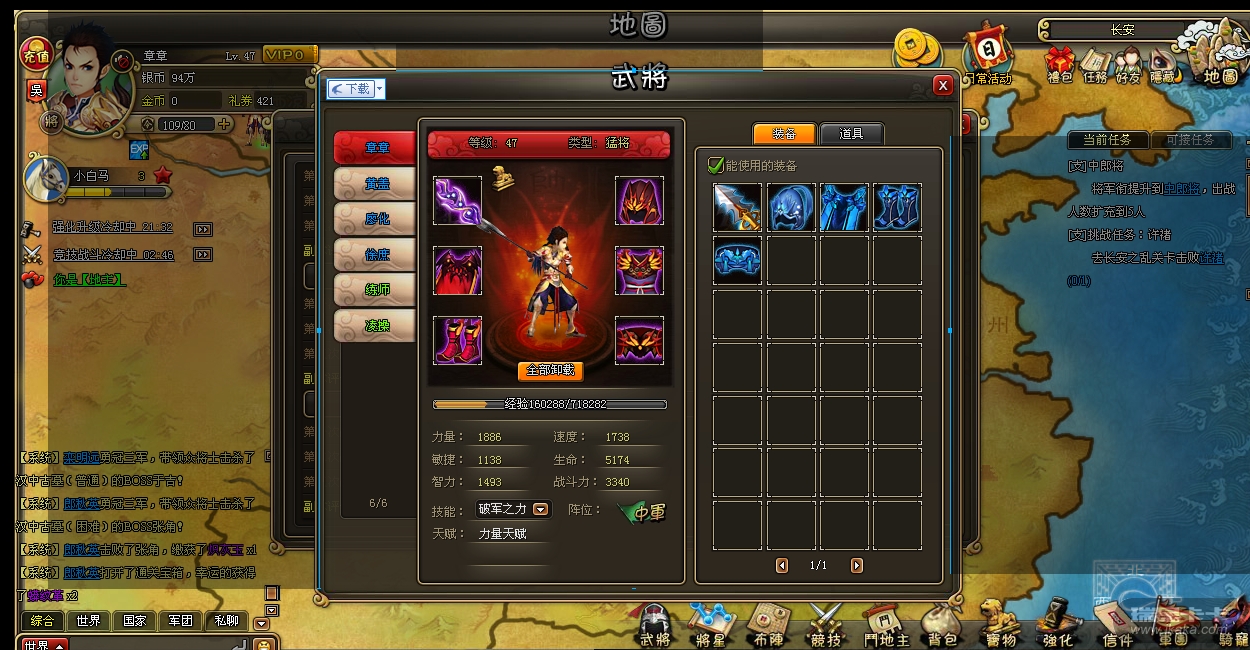
Task: Toggle the 能使用的装备 usable equipment checkbox
Action: (x=716, y=165)
